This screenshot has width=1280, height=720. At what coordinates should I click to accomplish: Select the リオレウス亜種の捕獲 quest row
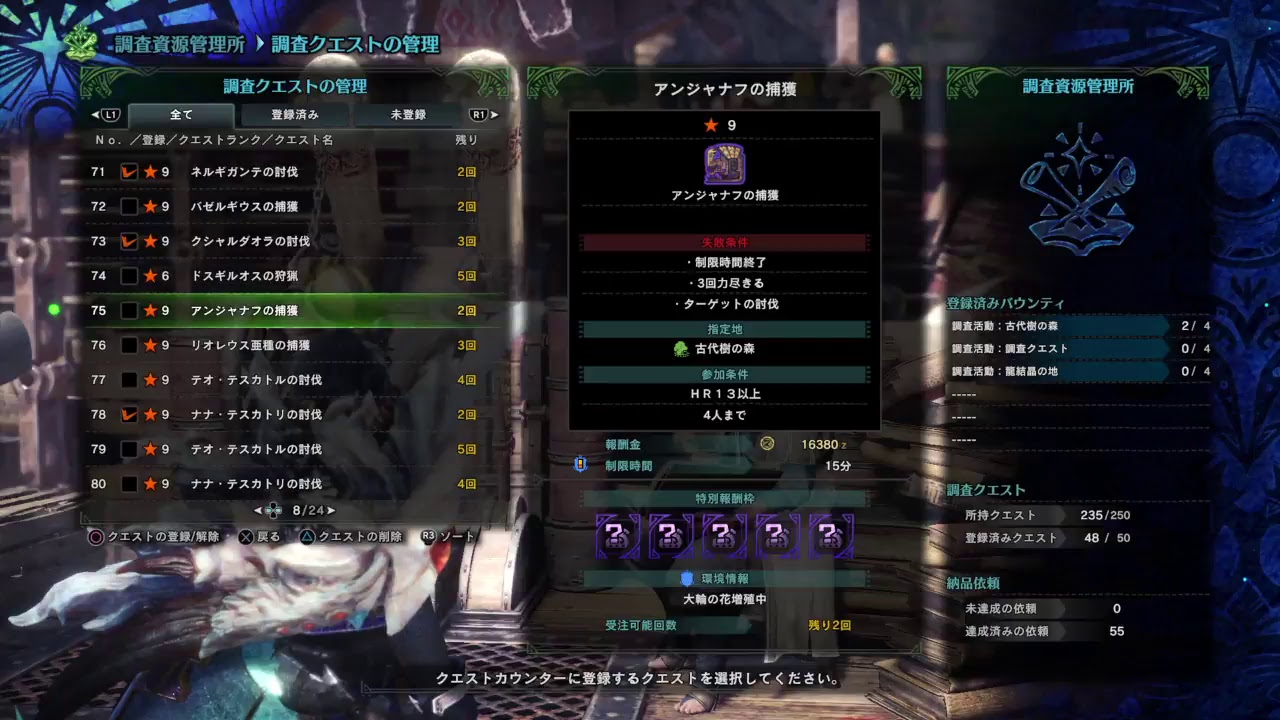point(250,344)
